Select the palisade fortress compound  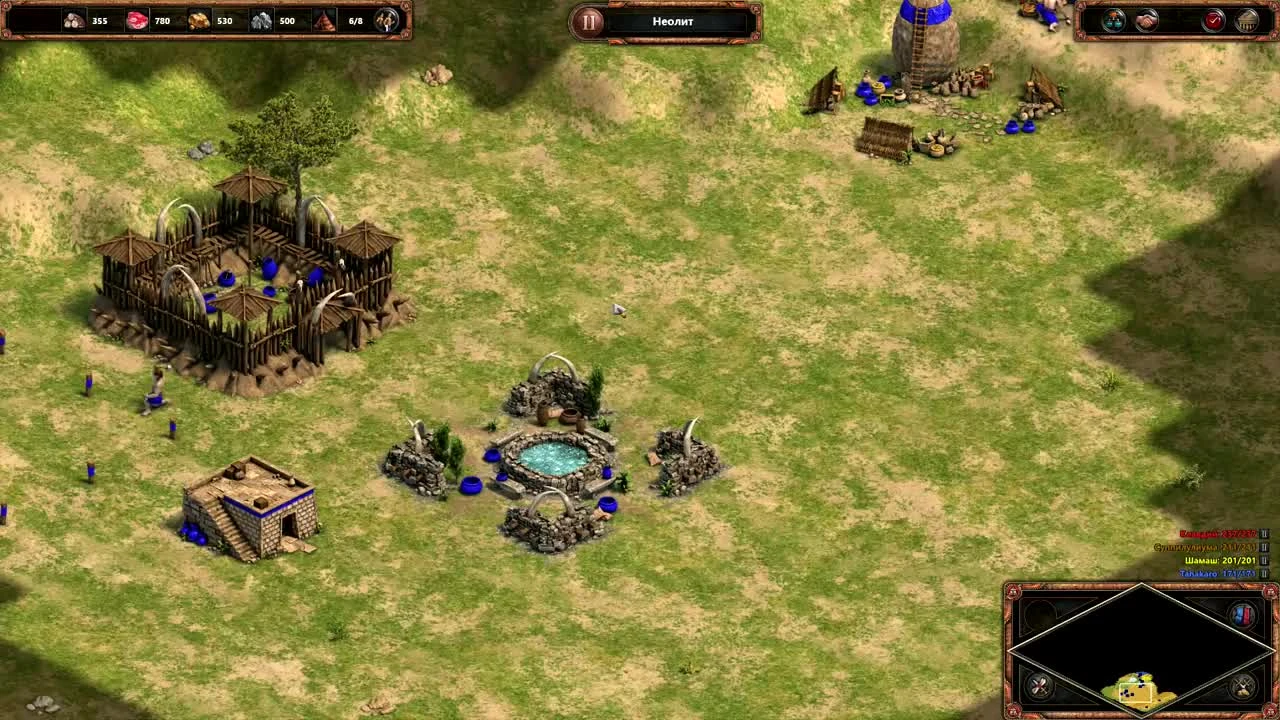click(x=248, y=270)
